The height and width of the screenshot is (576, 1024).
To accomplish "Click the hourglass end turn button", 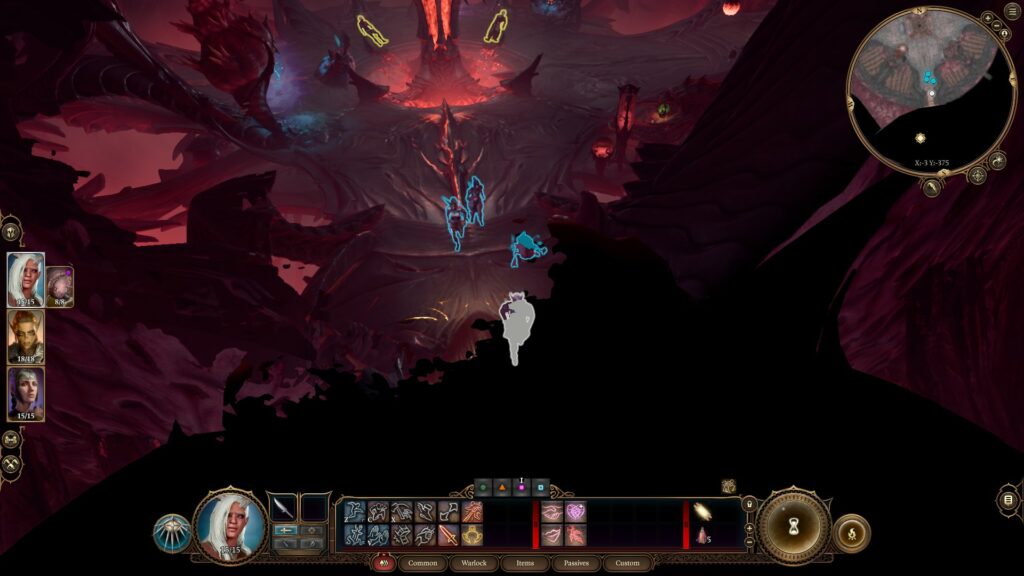I will click(x=793, y=525).
